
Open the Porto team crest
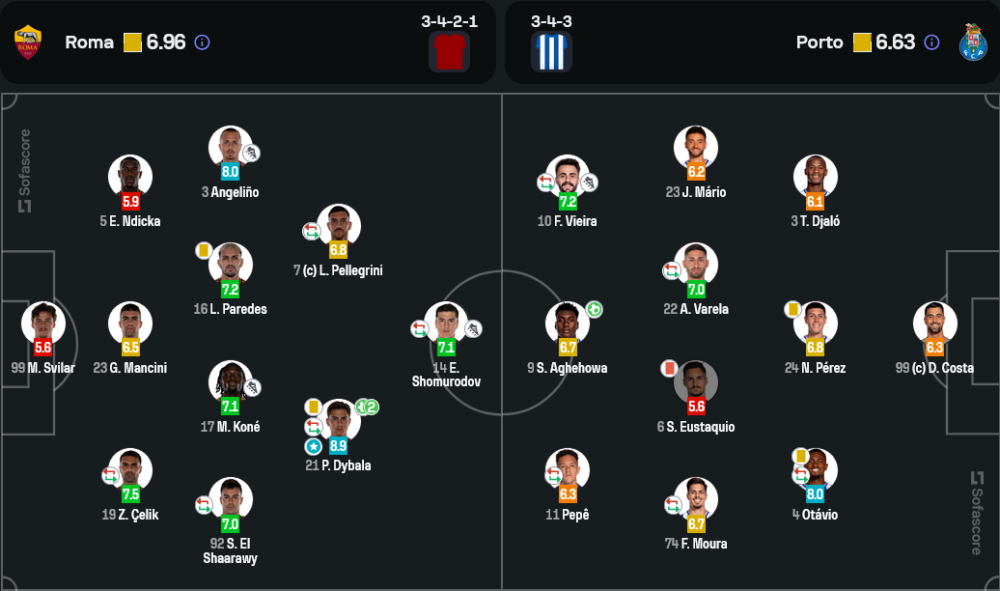click(972, 42)
